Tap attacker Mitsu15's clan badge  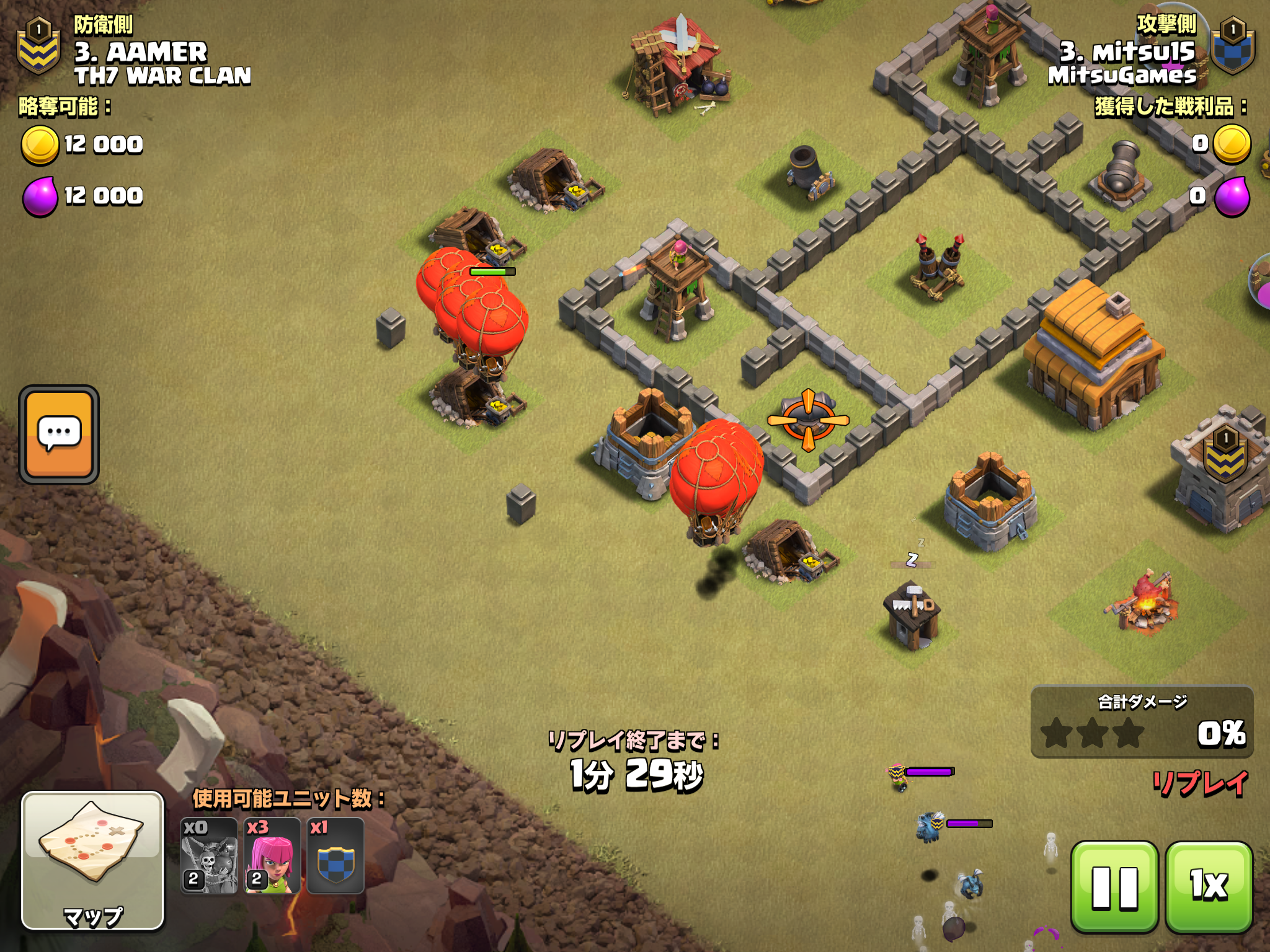click(1233, 46)
